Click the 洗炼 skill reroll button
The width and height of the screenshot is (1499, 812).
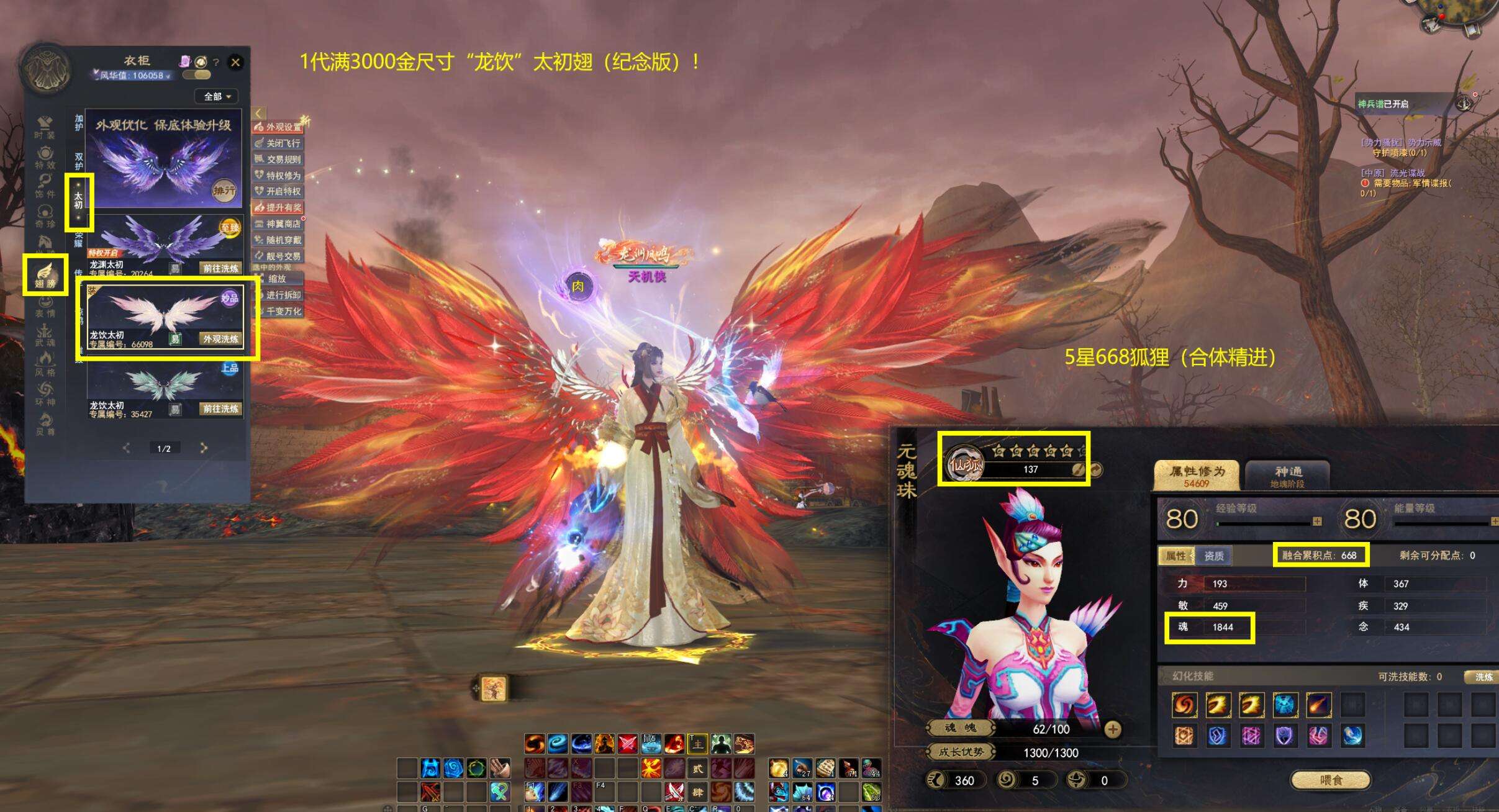1483,677
